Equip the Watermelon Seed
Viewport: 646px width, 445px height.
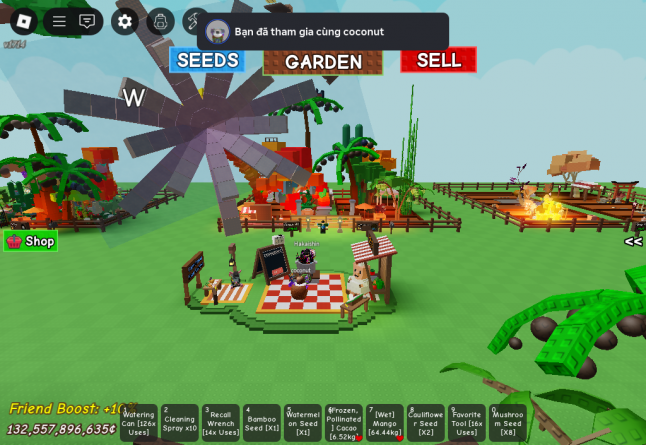(303, 423)
